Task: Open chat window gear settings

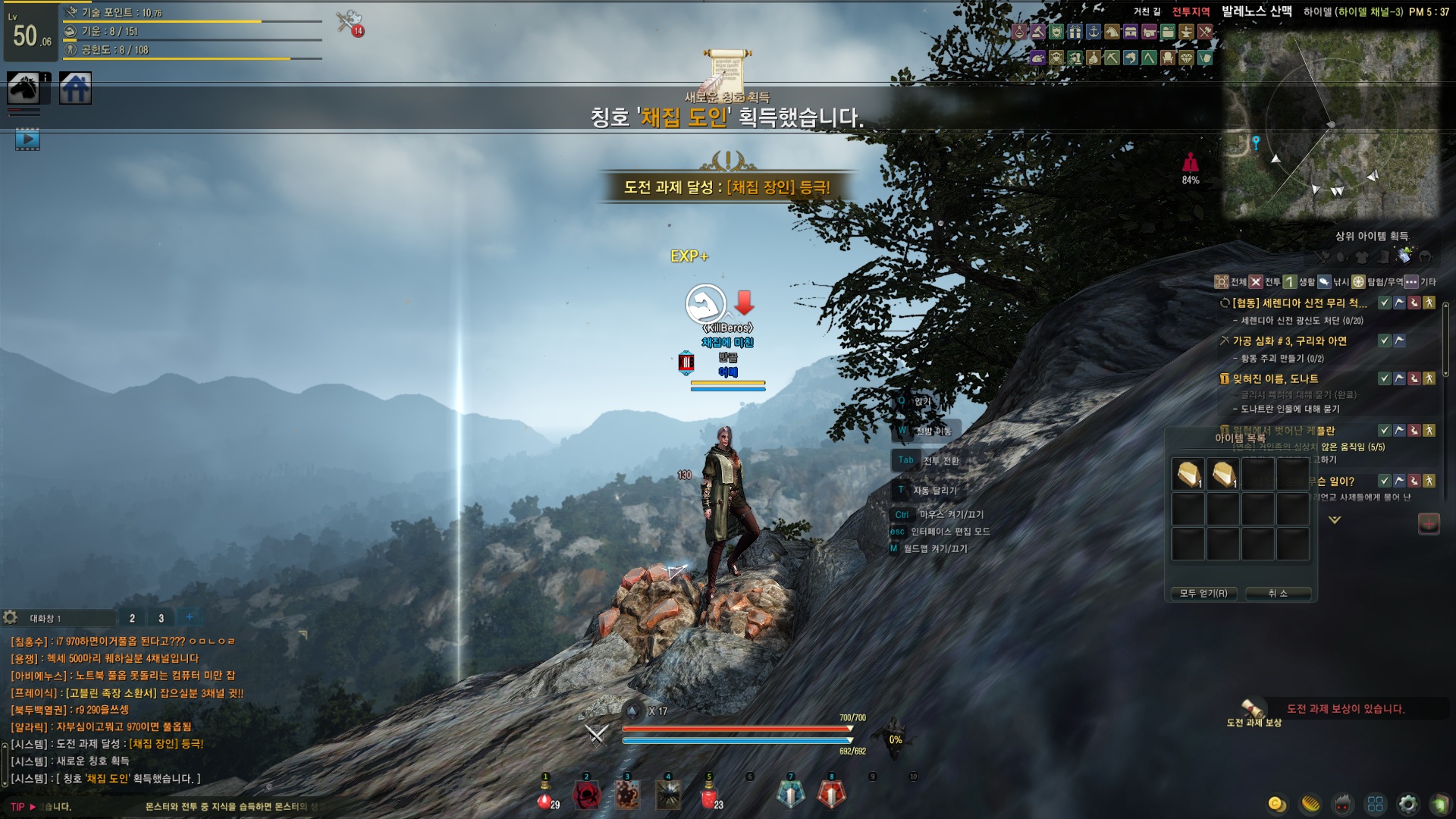Action: [x=10, y=617]
